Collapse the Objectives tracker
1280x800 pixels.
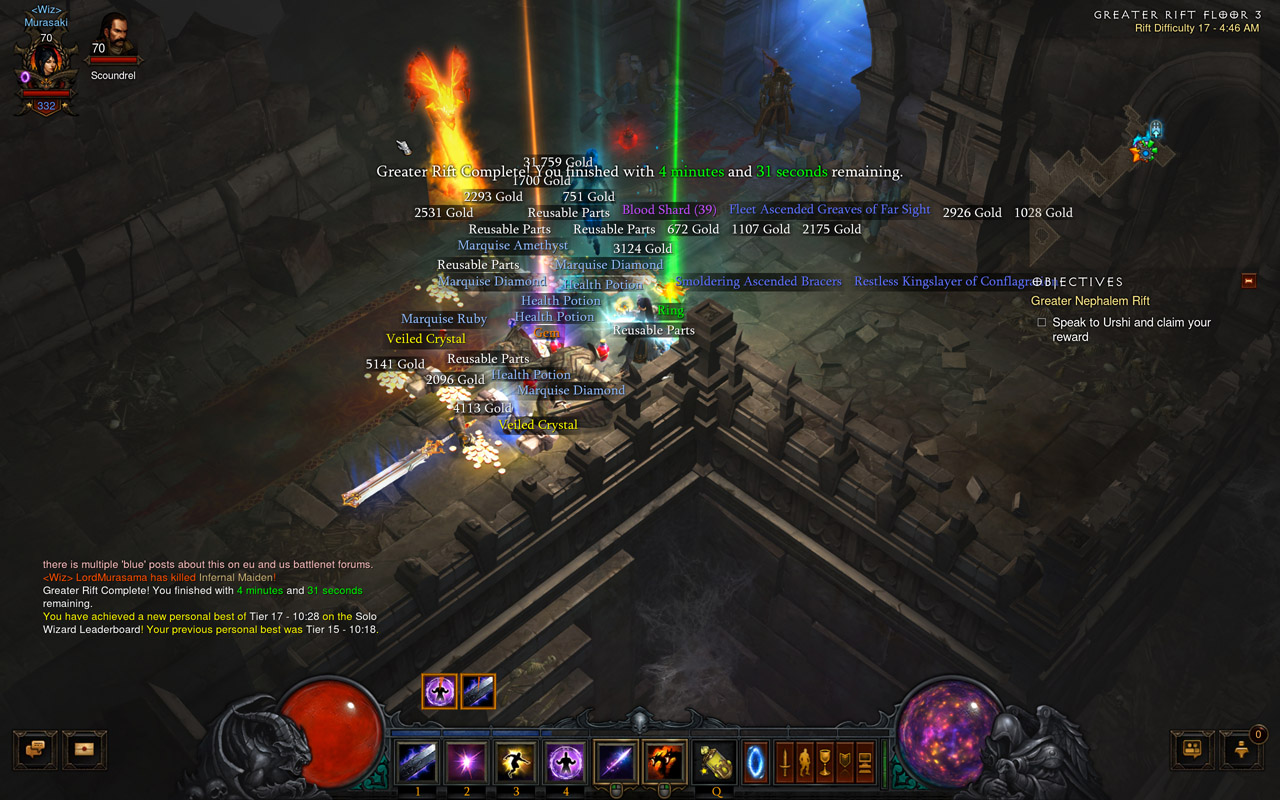click(1248, 281)
